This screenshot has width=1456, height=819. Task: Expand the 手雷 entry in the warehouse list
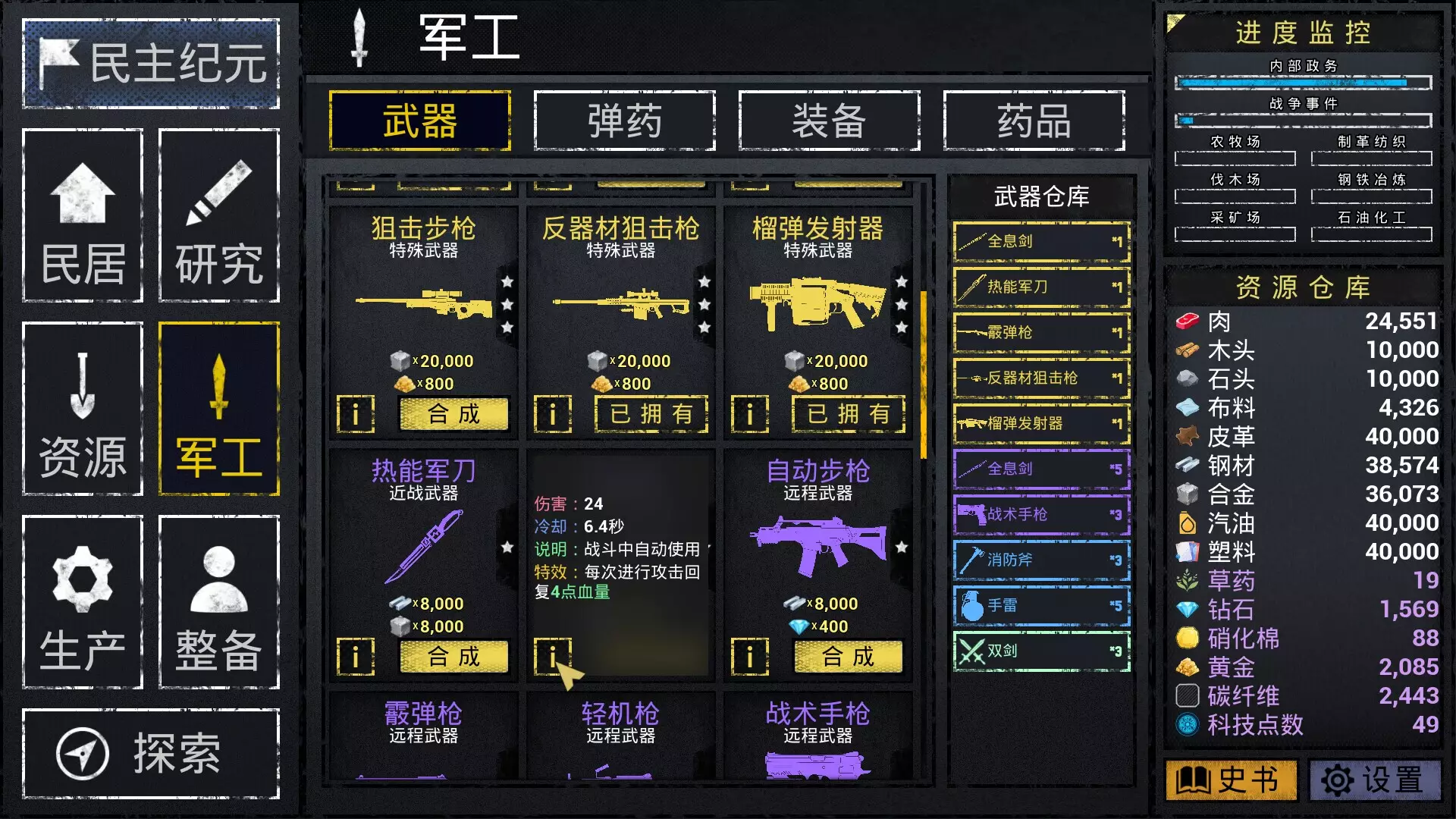tap(1040, 605)
